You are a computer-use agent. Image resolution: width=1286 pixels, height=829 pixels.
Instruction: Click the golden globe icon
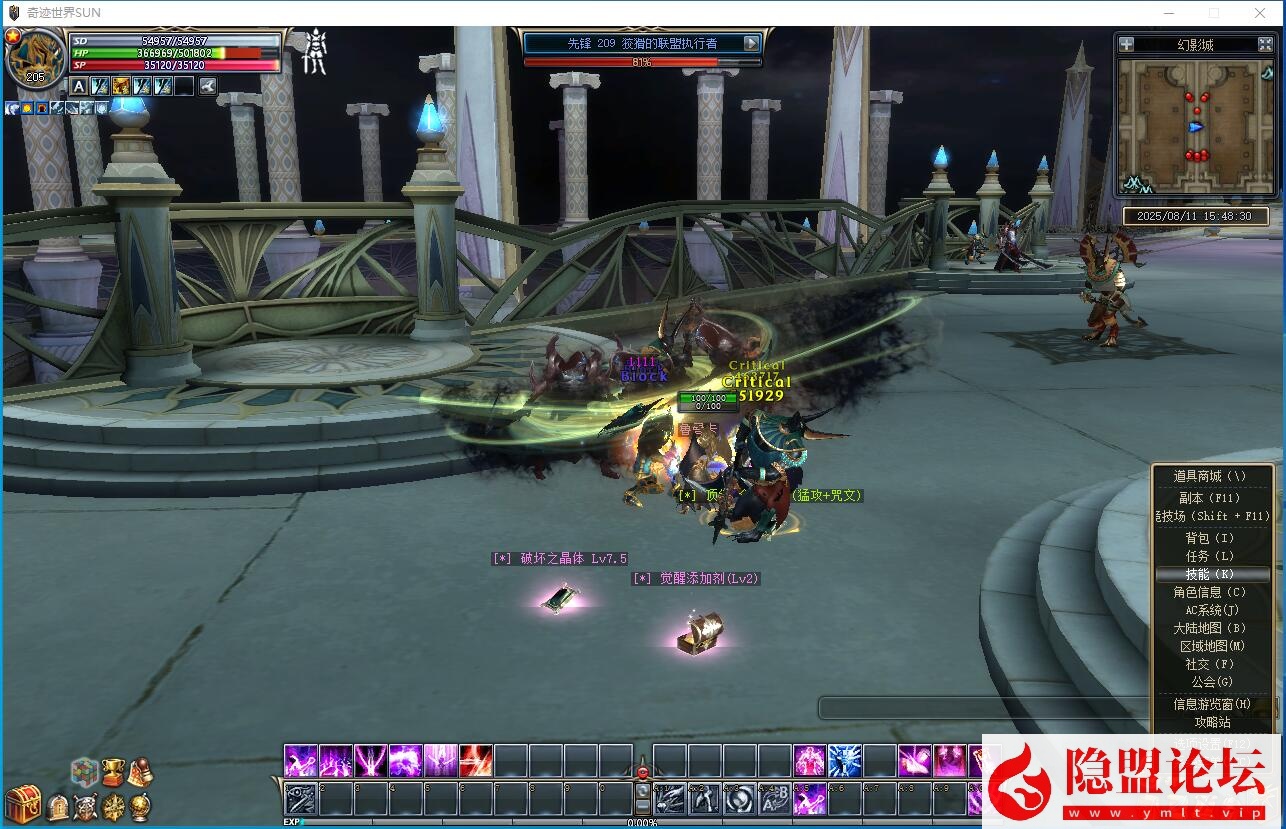click(x=140, y=806)
